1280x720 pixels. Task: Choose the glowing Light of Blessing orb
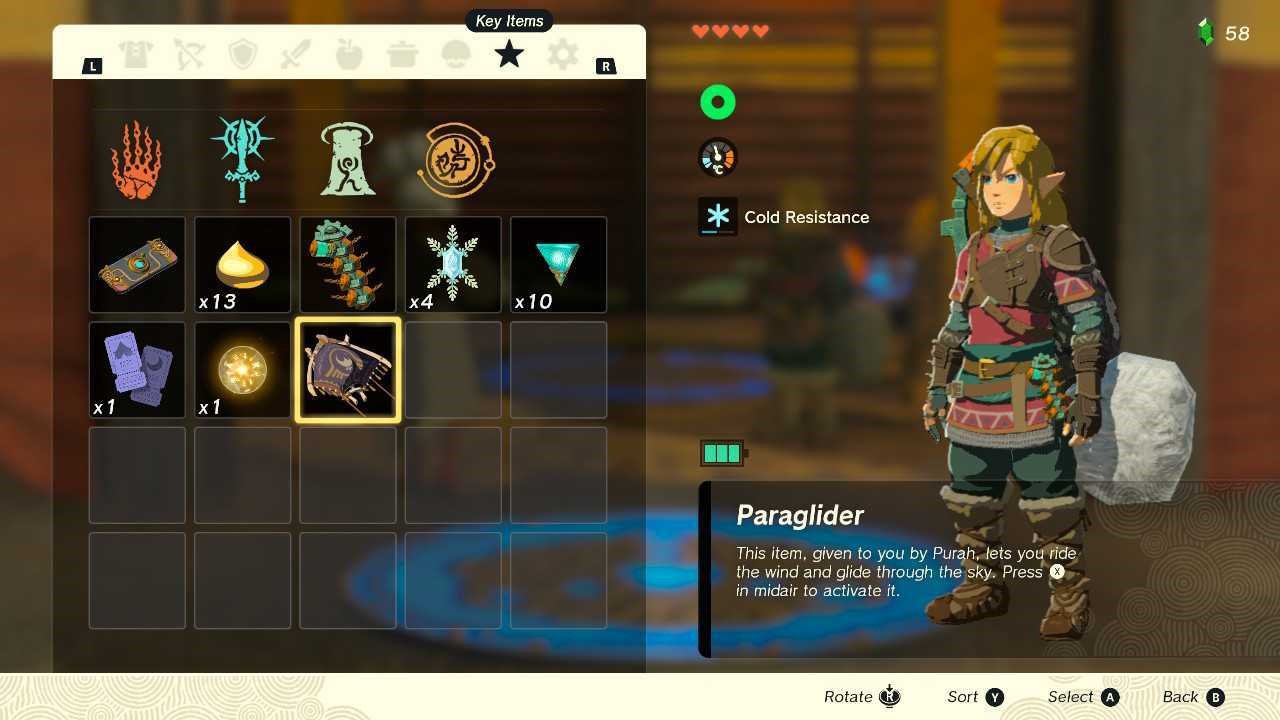(243, 370)
